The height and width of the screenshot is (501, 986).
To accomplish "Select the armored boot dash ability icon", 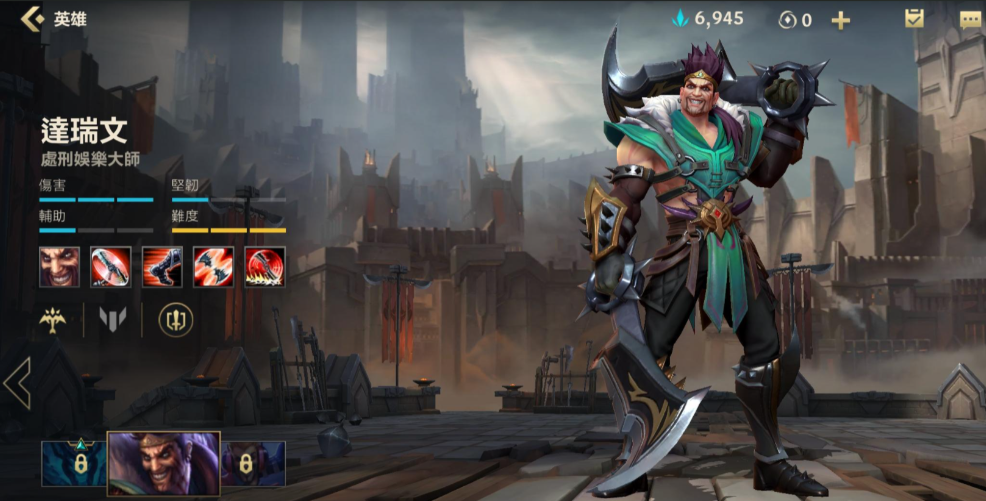I will pyautogui.click(x=162, y=267).
